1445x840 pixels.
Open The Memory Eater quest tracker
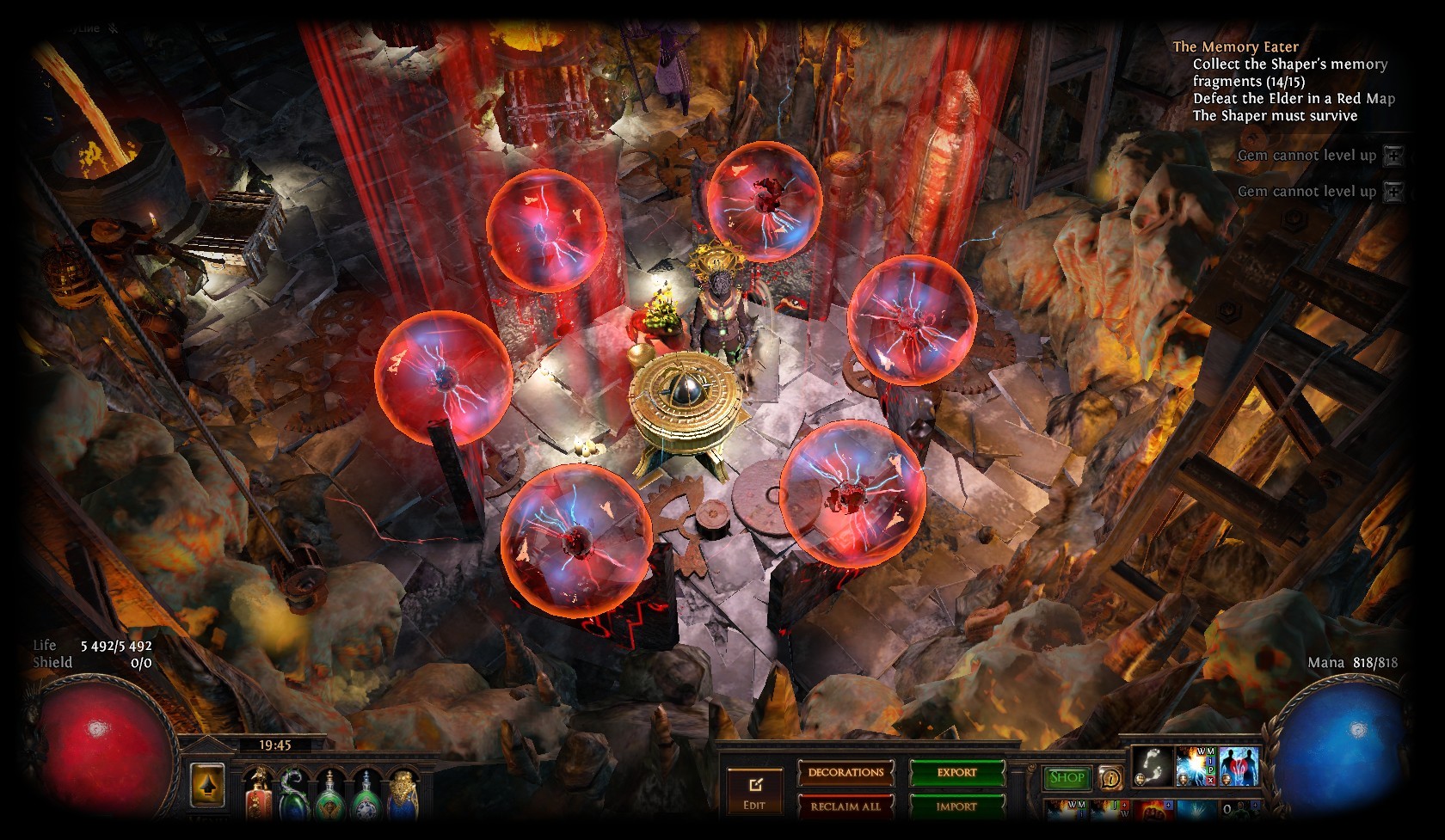[1235, 47]
